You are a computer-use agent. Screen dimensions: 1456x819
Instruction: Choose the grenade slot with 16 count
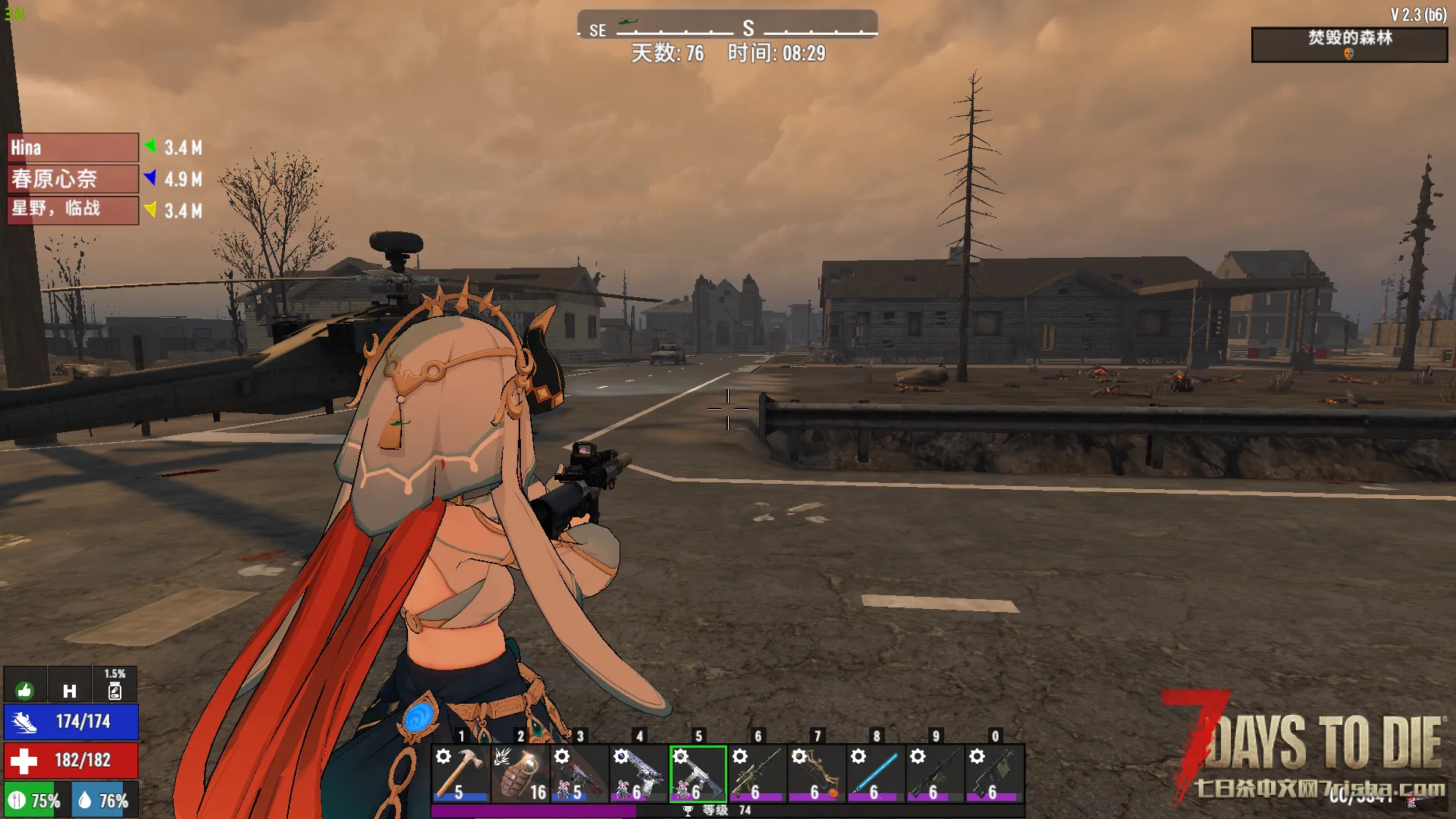pos(519,773)
